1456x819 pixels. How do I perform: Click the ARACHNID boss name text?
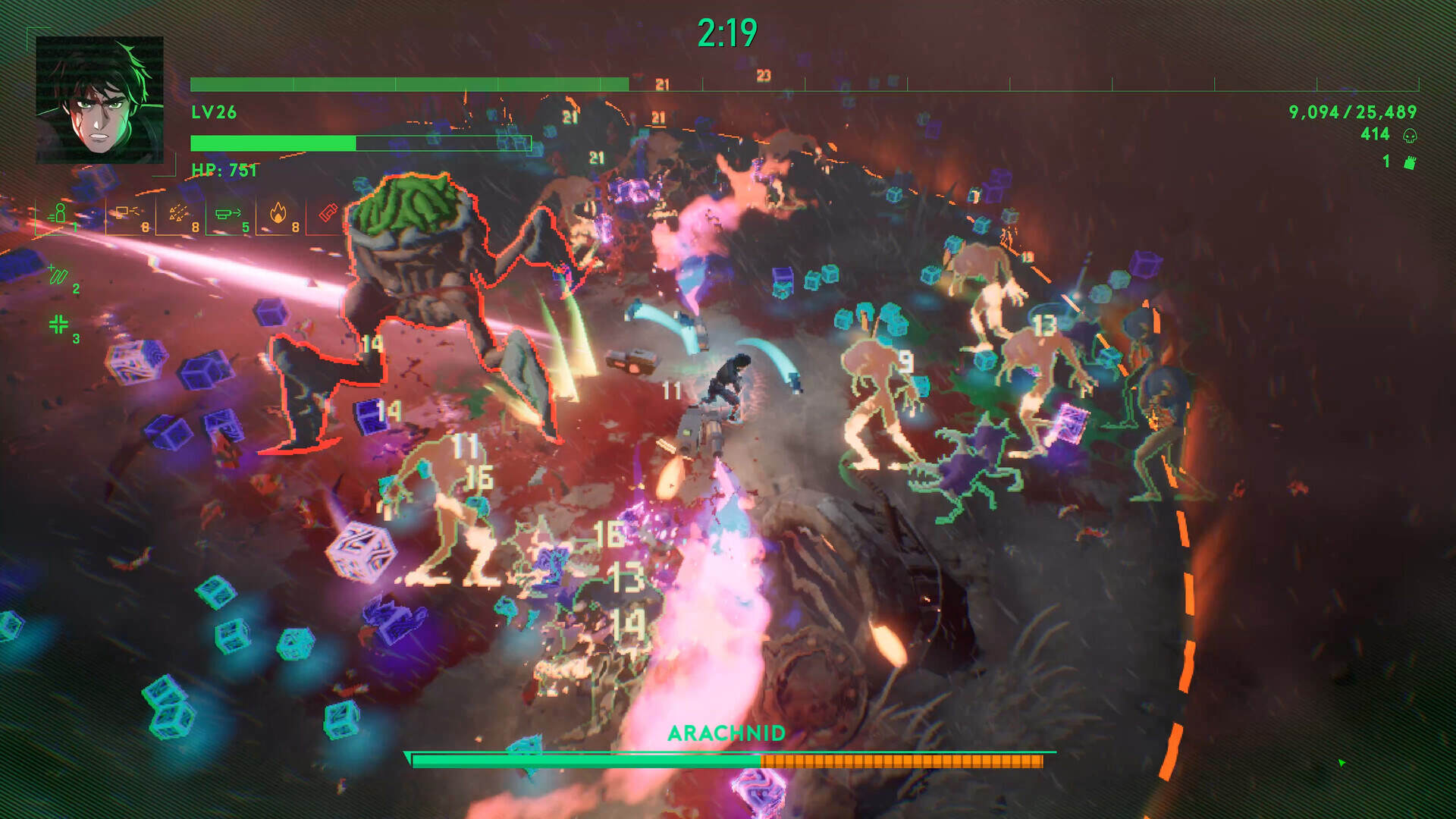pos(727,734)
